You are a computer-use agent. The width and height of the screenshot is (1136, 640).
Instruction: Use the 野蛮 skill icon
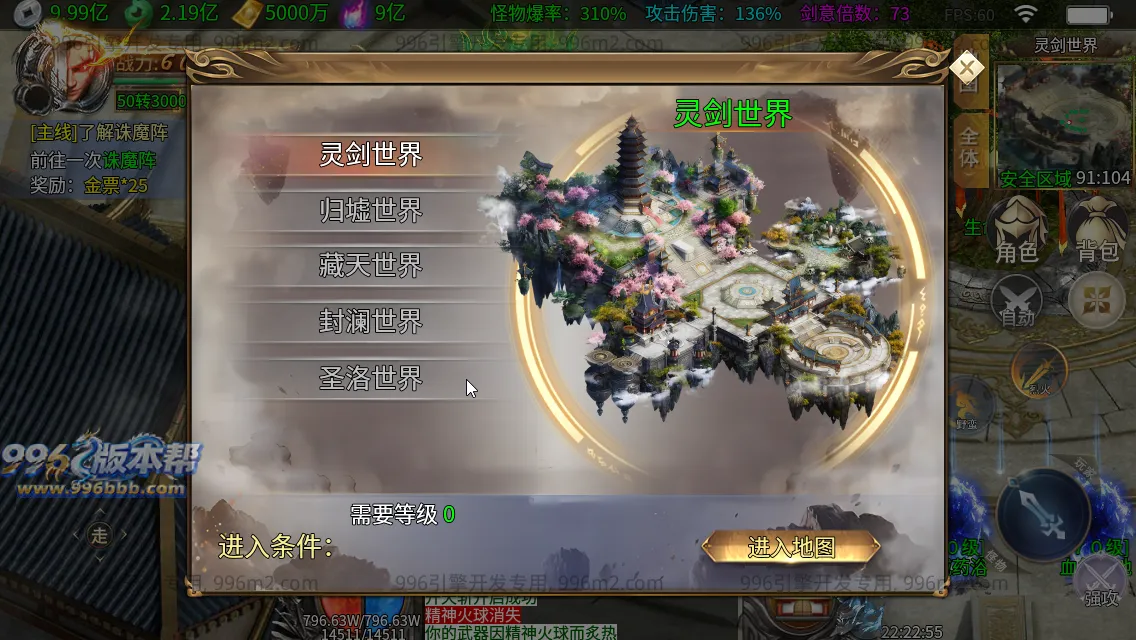point(966,405)
